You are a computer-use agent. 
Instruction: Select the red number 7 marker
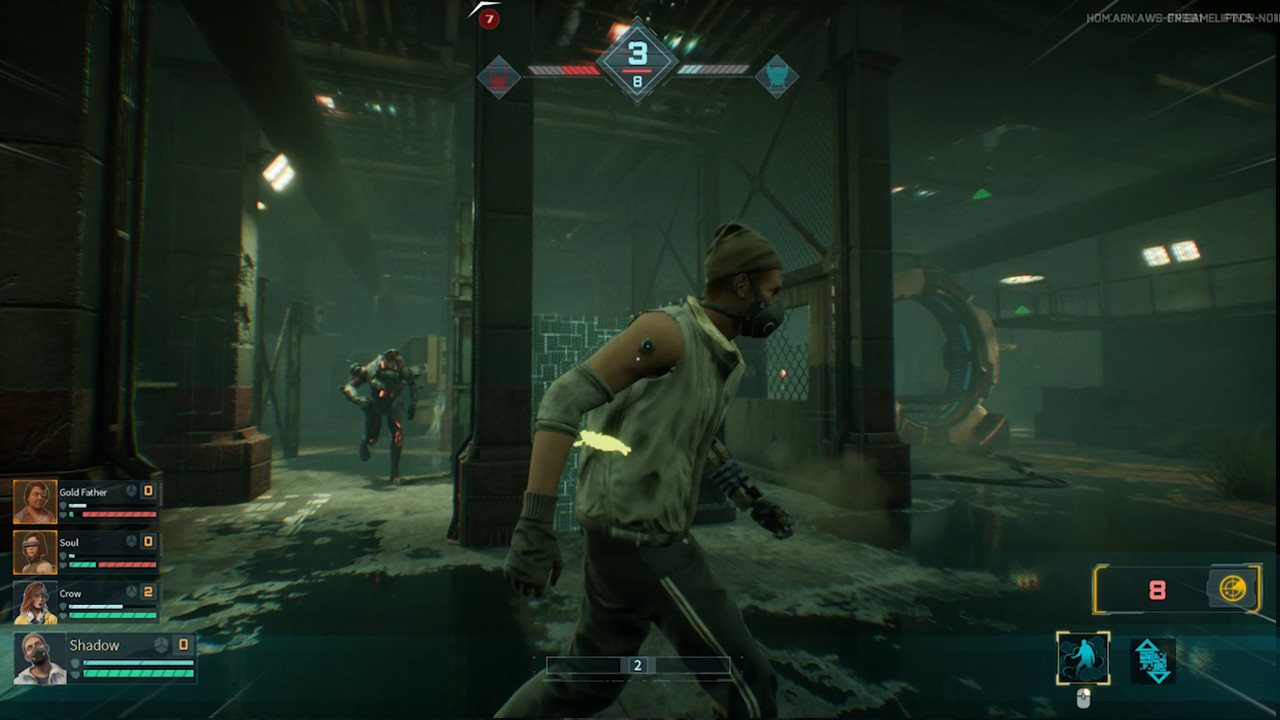(489, 18)
